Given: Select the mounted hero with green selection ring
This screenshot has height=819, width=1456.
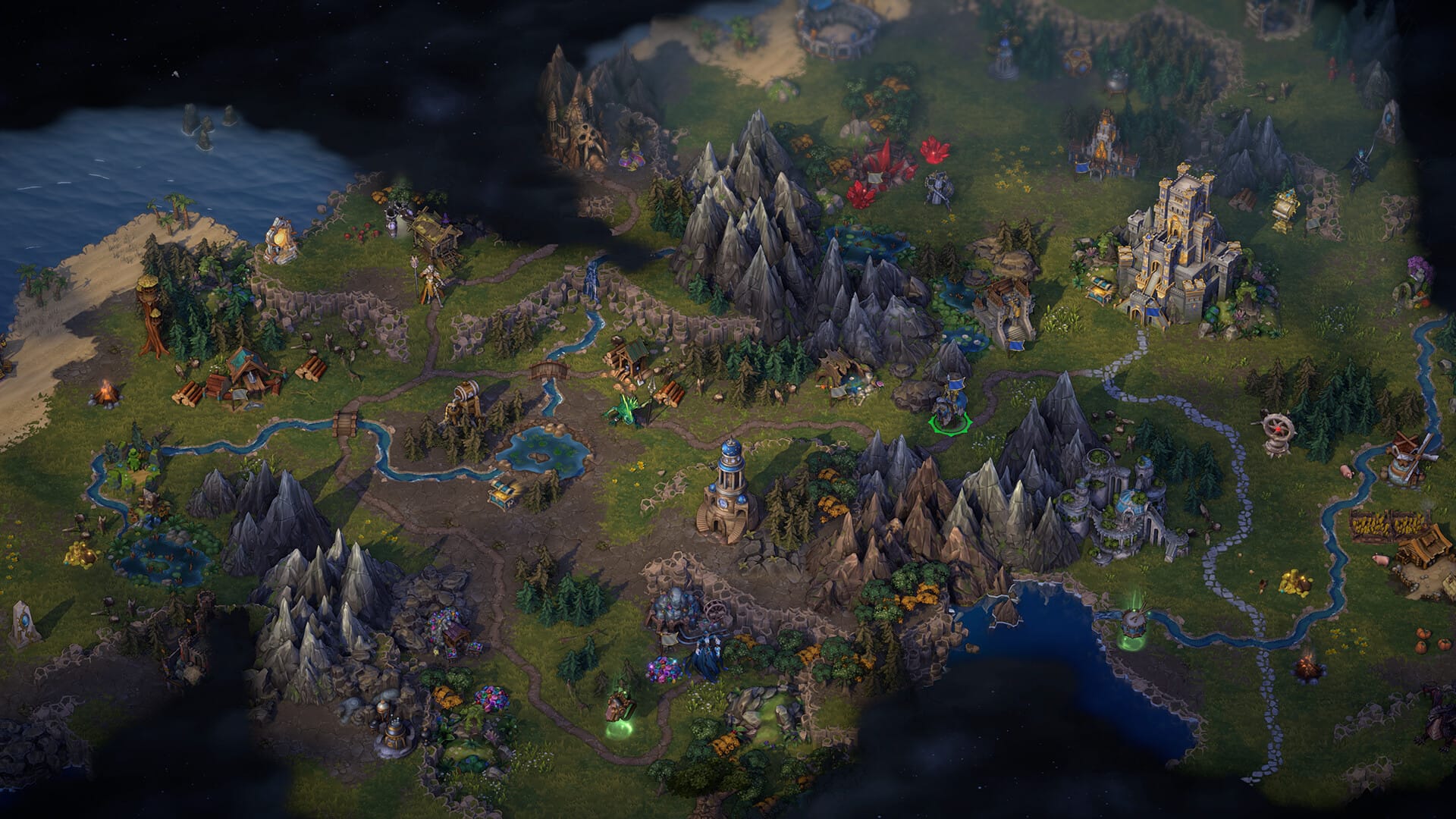Looking at the screenshot, I should [x=951, y=410].
